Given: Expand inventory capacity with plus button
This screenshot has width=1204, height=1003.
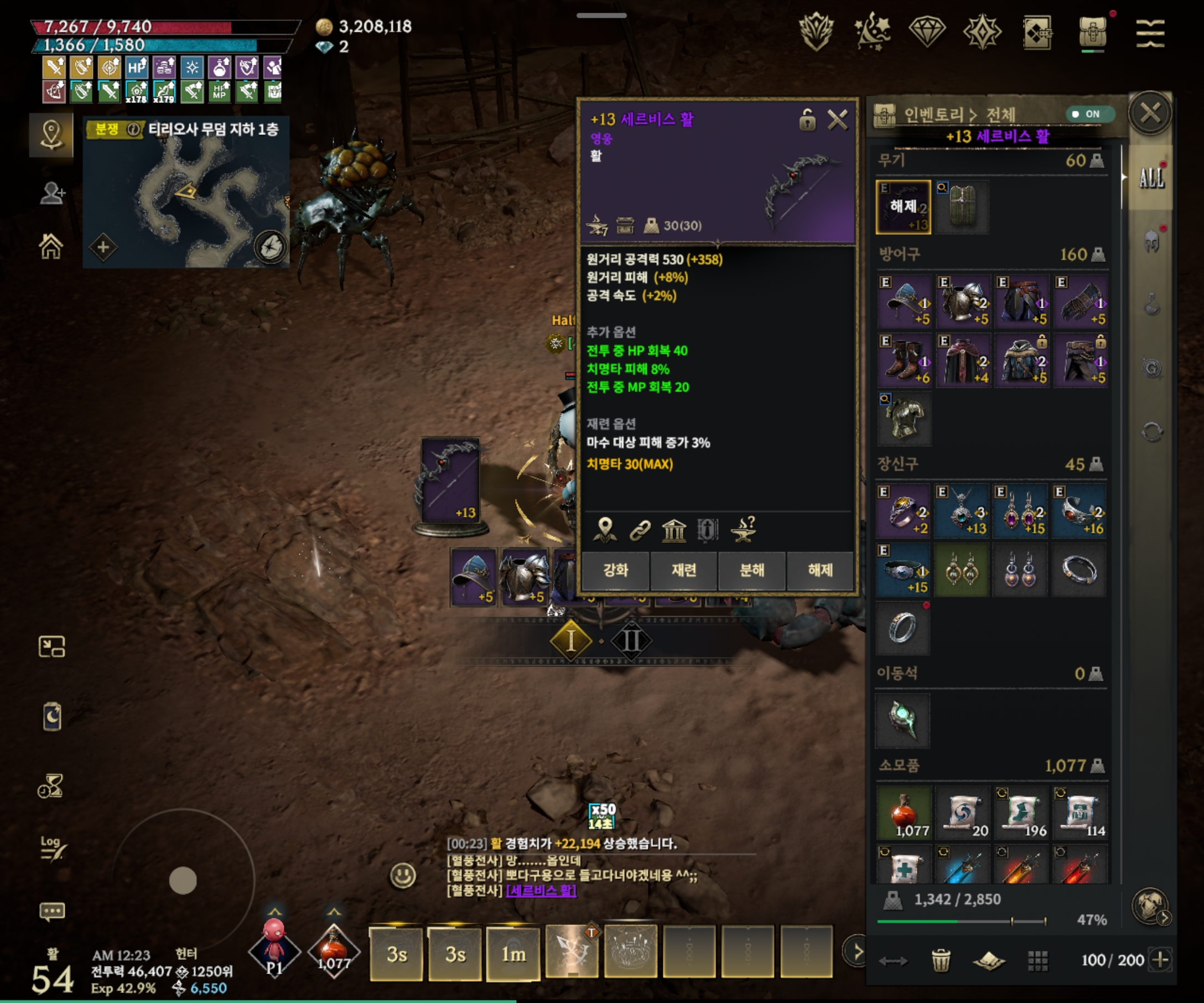Looking at the screenshot, I should coord(1160,959).
